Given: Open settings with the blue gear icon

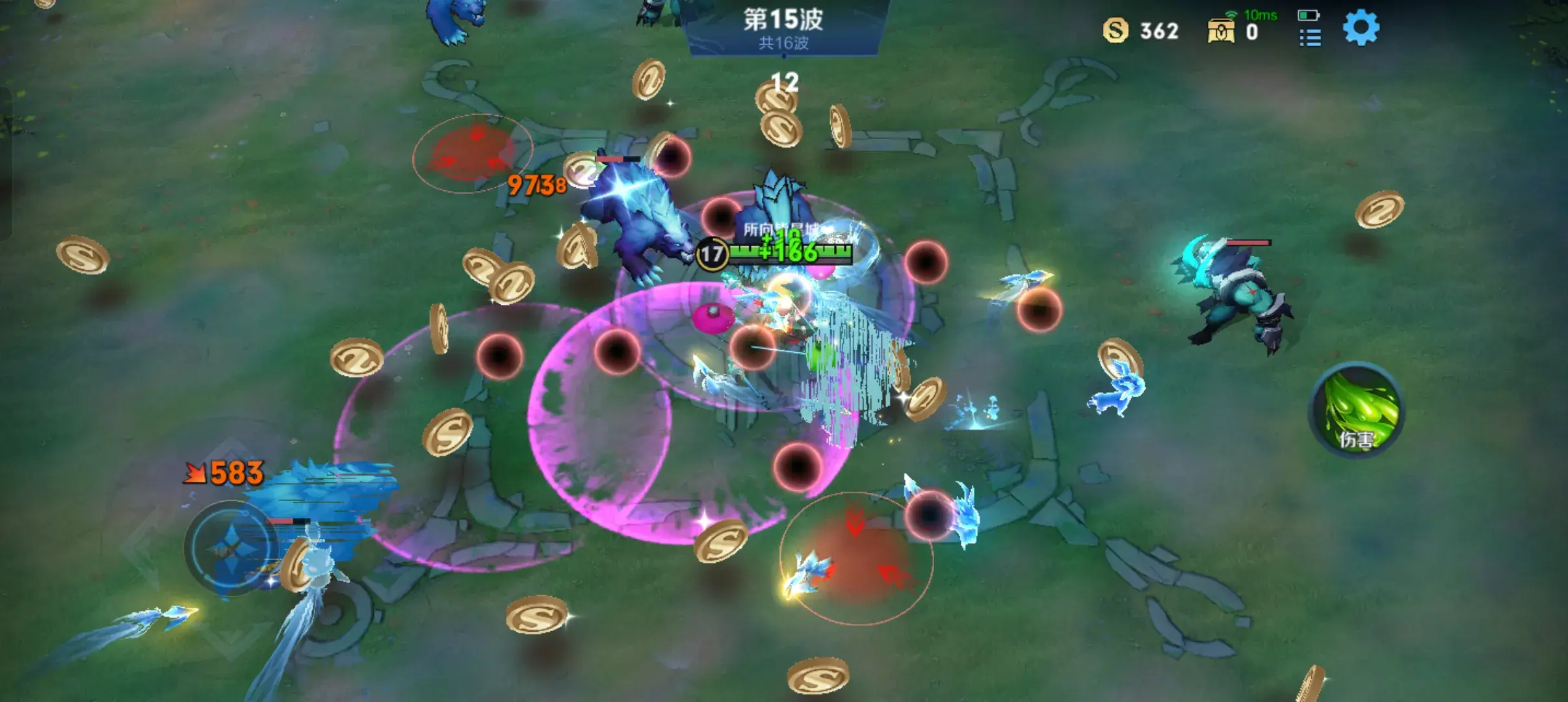Looking at the screenshot, I should (x=1361, y=28).
